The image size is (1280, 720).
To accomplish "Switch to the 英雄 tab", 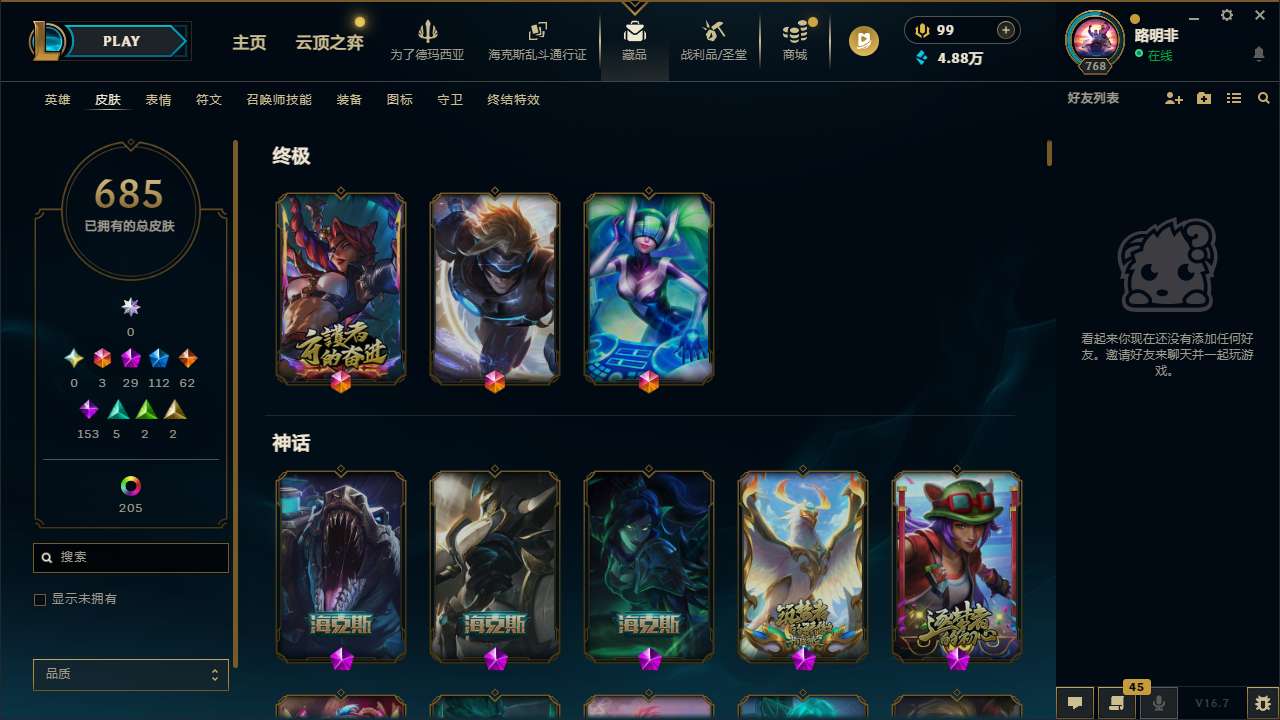I will pos(57,100).
